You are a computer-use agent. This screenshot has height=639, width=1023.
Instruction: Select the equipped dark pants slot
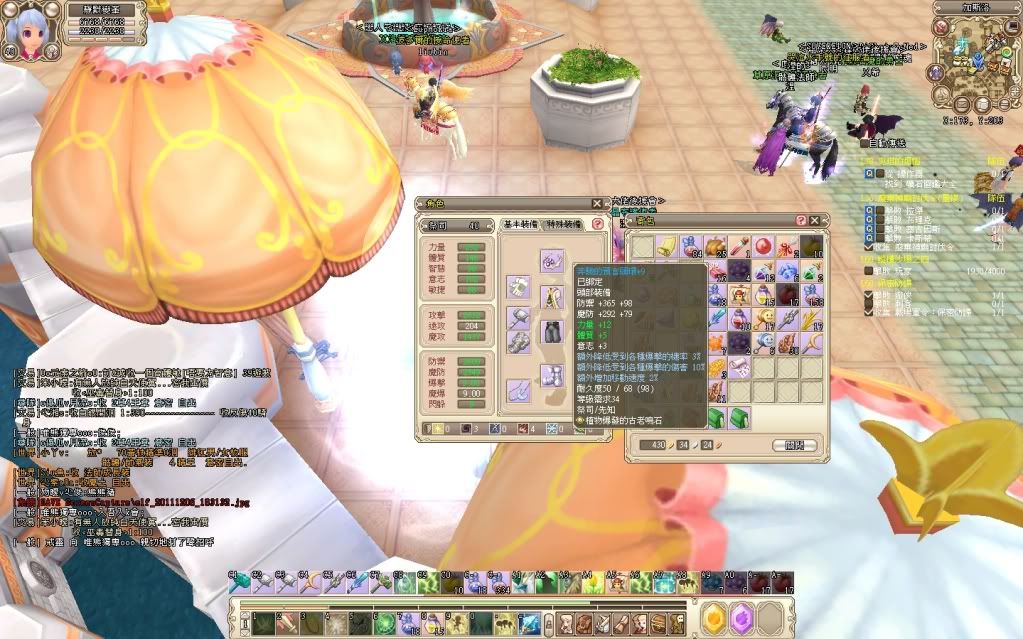point(553,331)
